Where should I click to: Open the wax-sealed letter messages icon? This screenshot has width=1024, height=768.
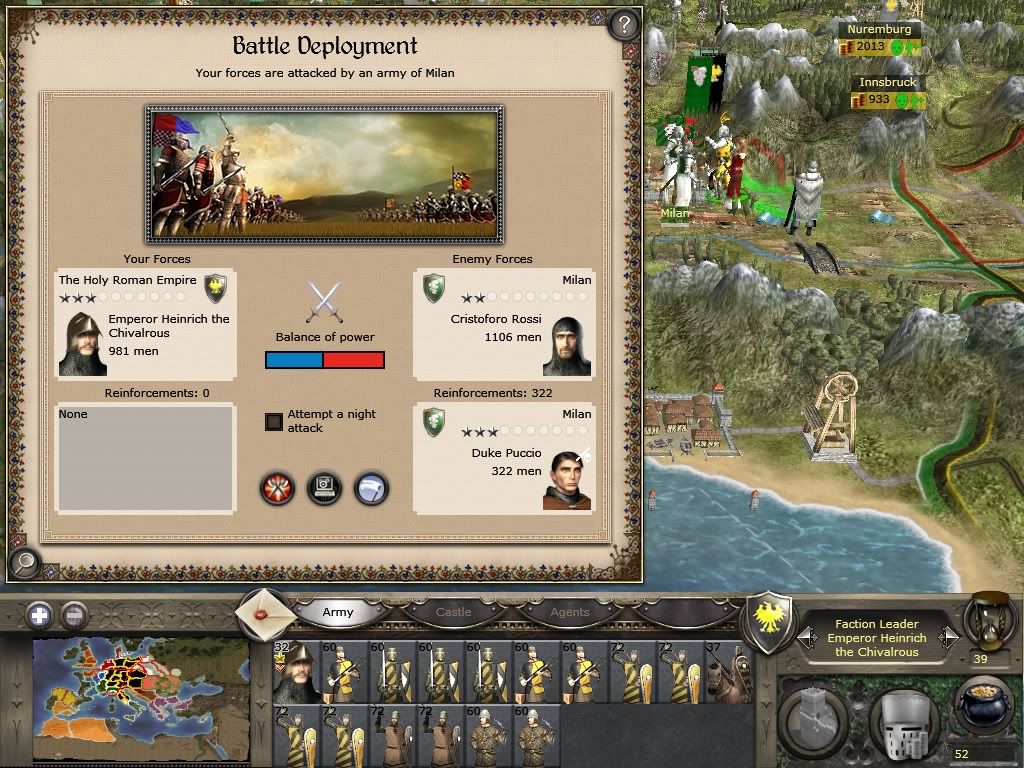(266, 611)
